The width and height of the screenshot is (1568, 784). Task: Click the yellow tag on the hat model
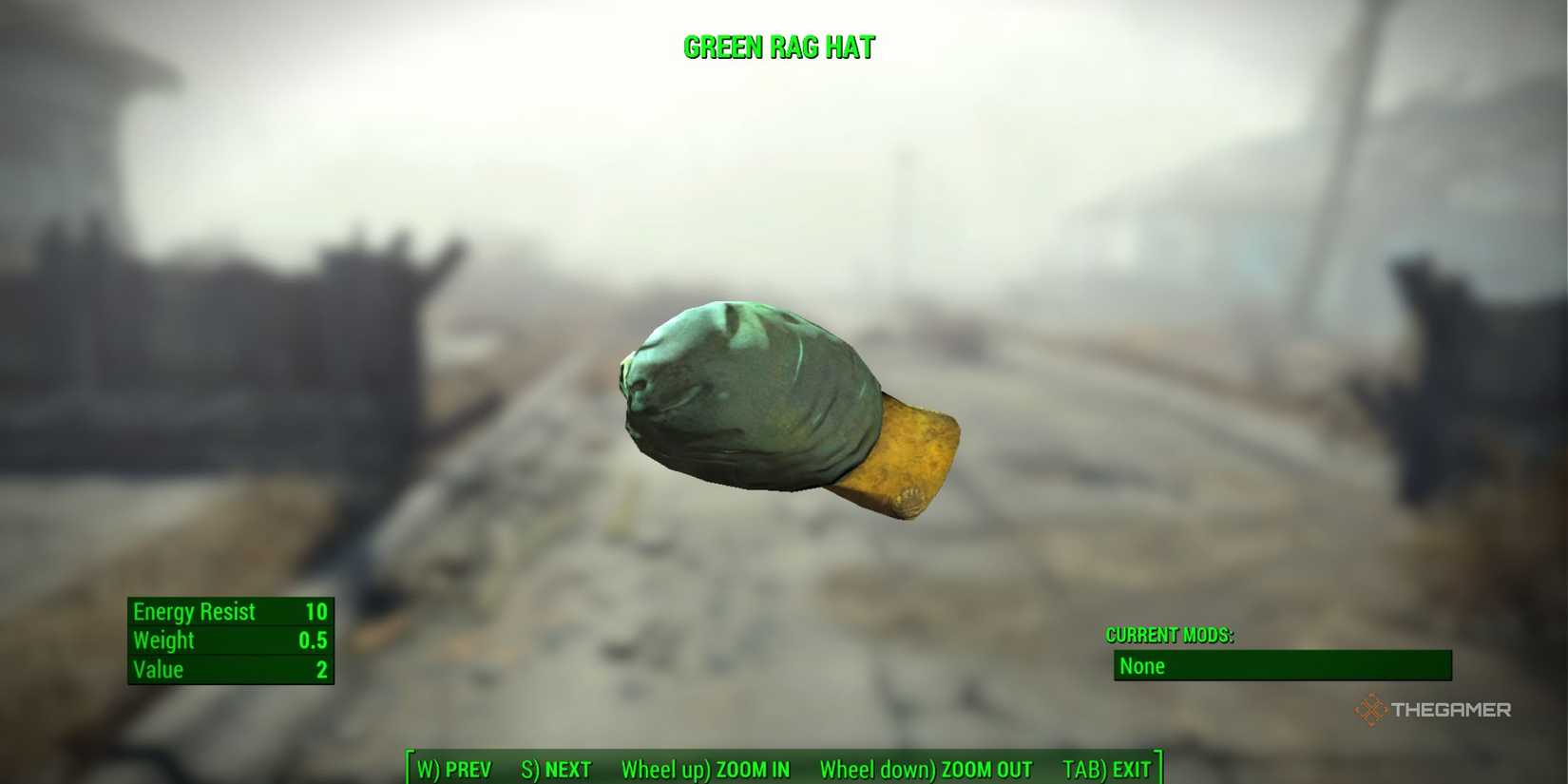tap(908, 456)
